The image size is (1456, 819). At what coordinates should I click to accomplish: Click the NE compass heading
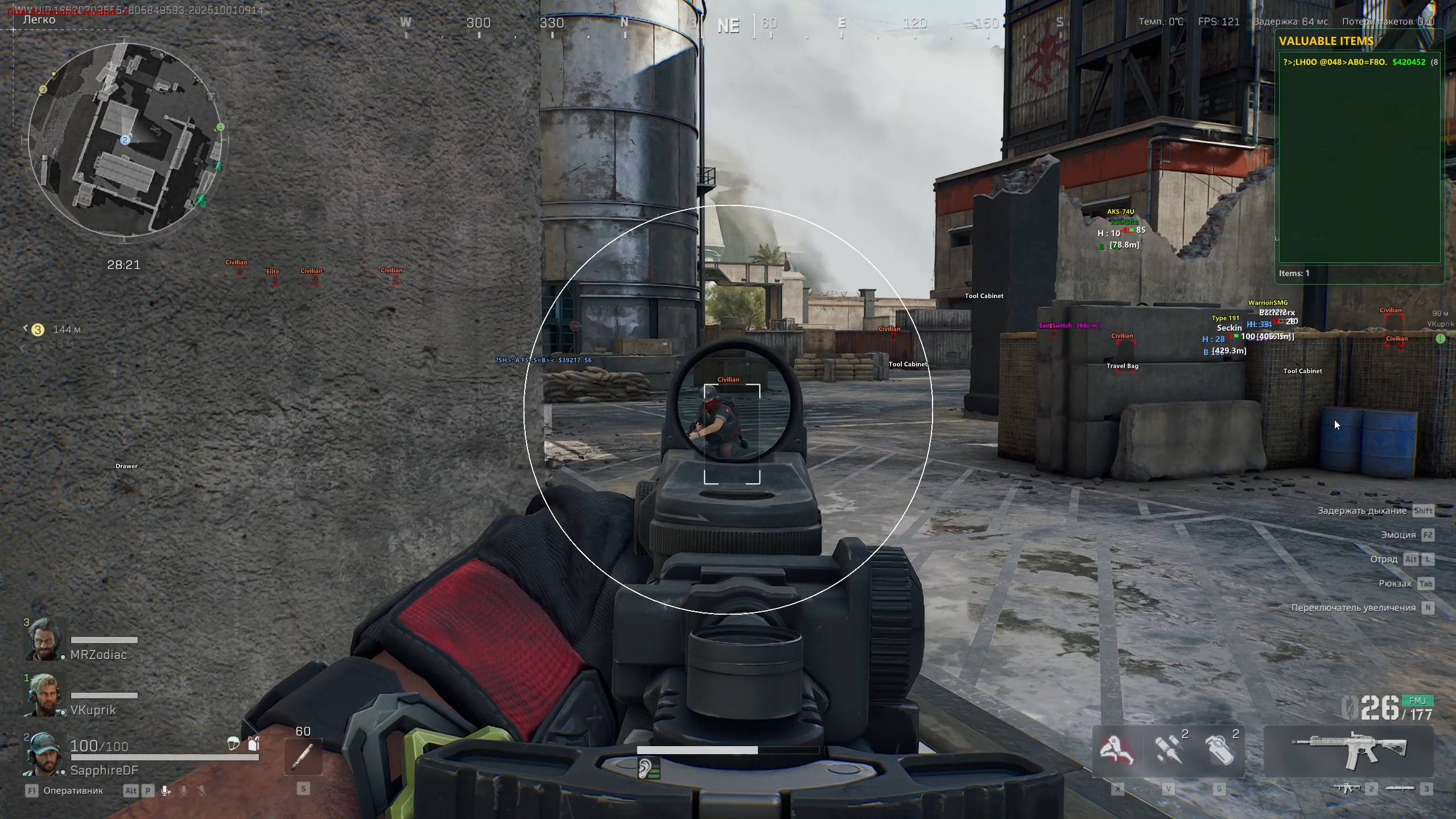tap(728, 26)
